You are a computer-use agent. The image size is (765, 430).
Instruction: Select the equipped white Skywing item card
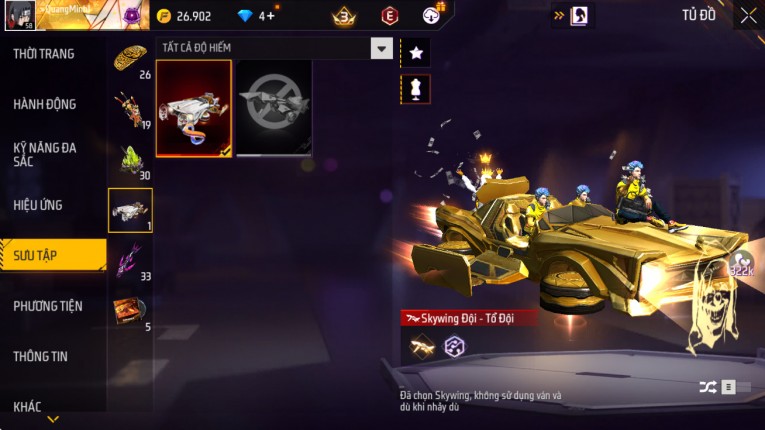[194, 108]
